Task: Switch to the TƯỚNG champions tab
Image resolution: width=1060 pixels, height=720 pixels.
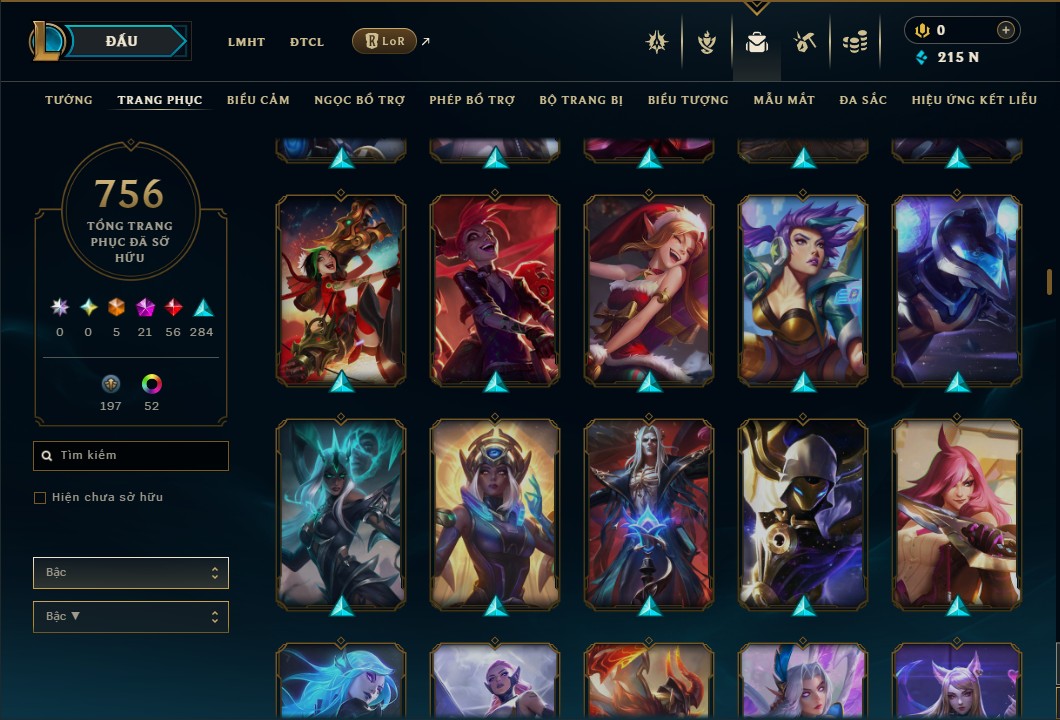Action: (x=69, y=100)
